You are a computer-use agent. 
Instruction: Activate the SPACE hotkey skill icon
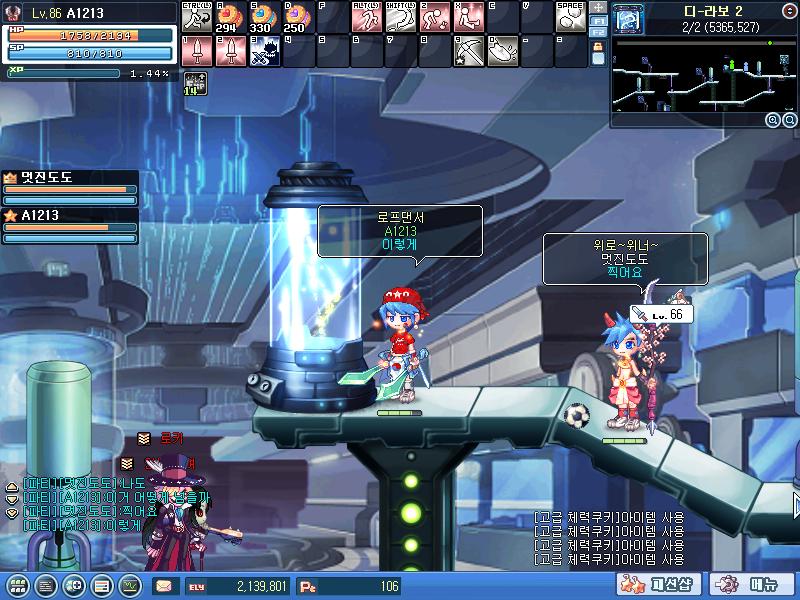[x=569, y=17]
